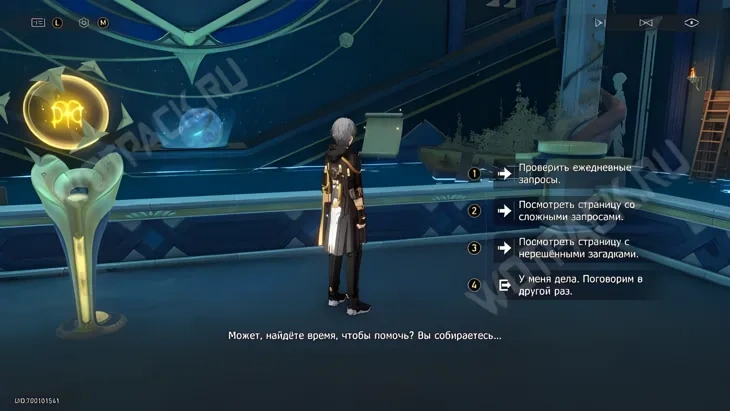730x411 pixels.
Task: Click the bowtie-shaped skip dialogue icon
Action: [x=646, y=22]
